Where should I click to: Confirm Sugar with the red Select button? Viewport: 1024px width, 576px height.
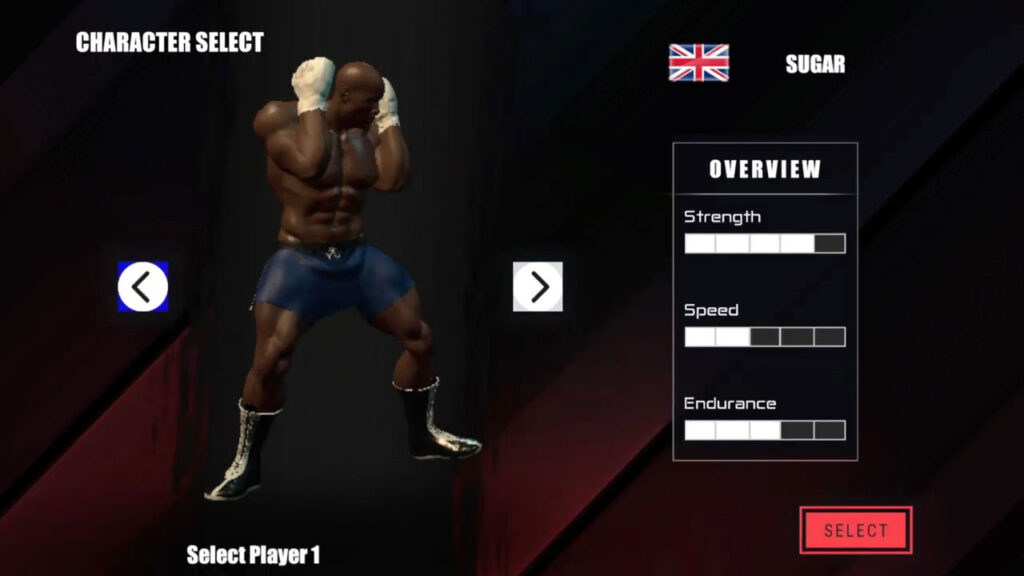click(855, 530)
